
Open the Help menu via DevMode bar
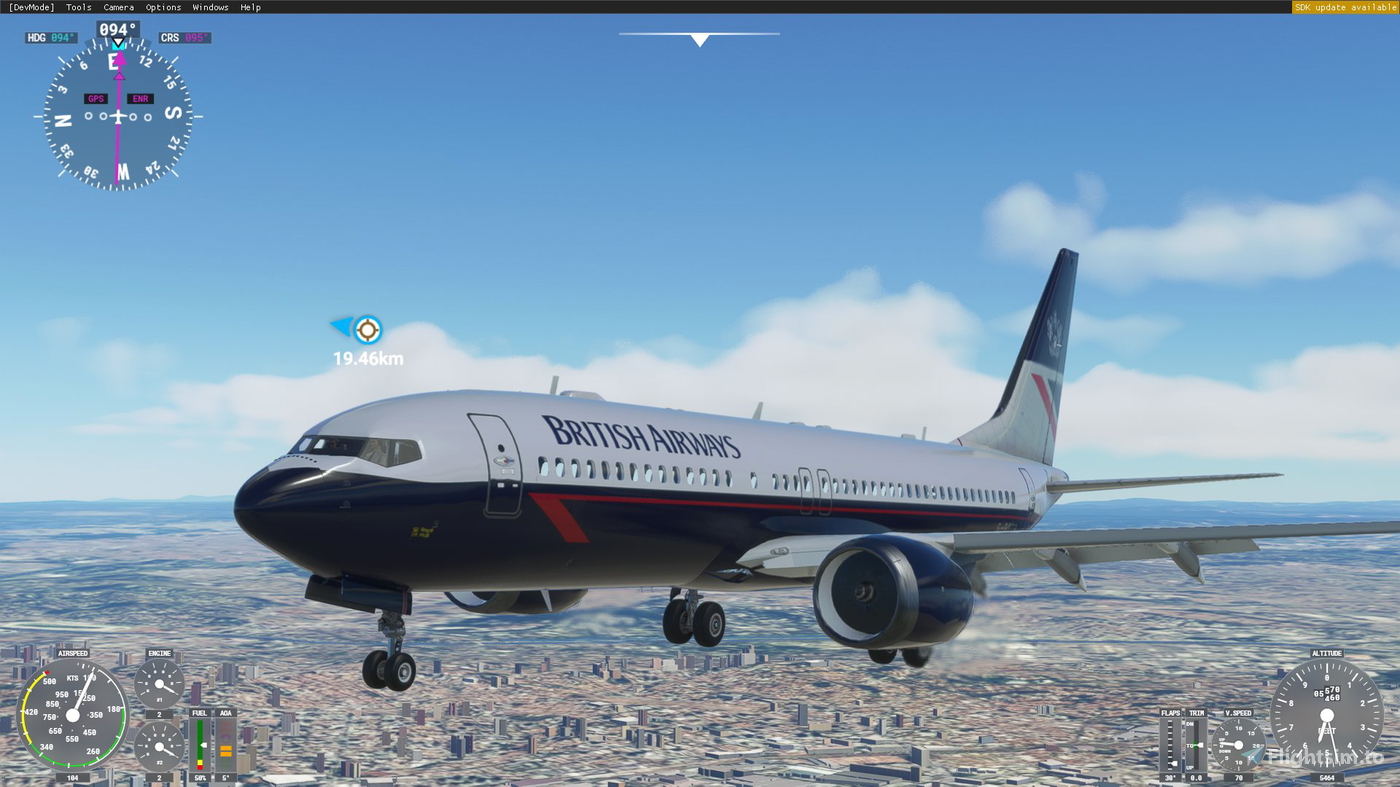[249, 6]
